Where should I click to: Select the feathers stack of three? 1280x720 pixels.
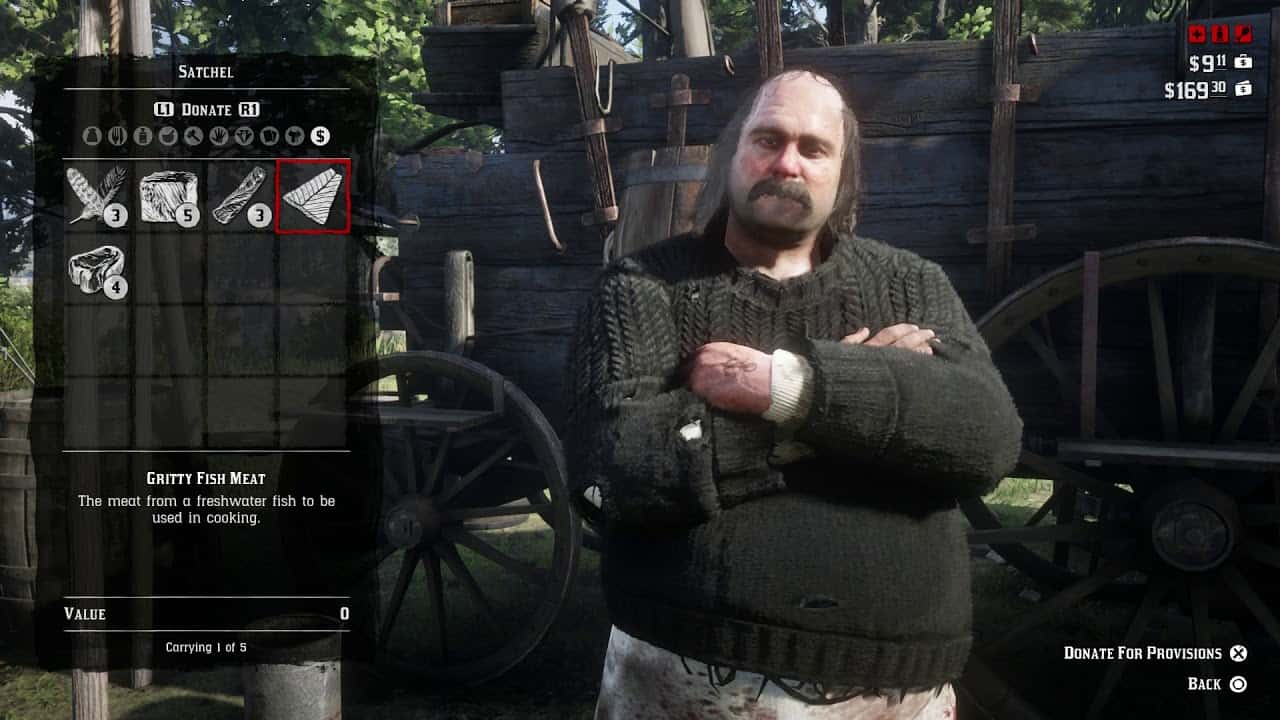coord(93,196)
